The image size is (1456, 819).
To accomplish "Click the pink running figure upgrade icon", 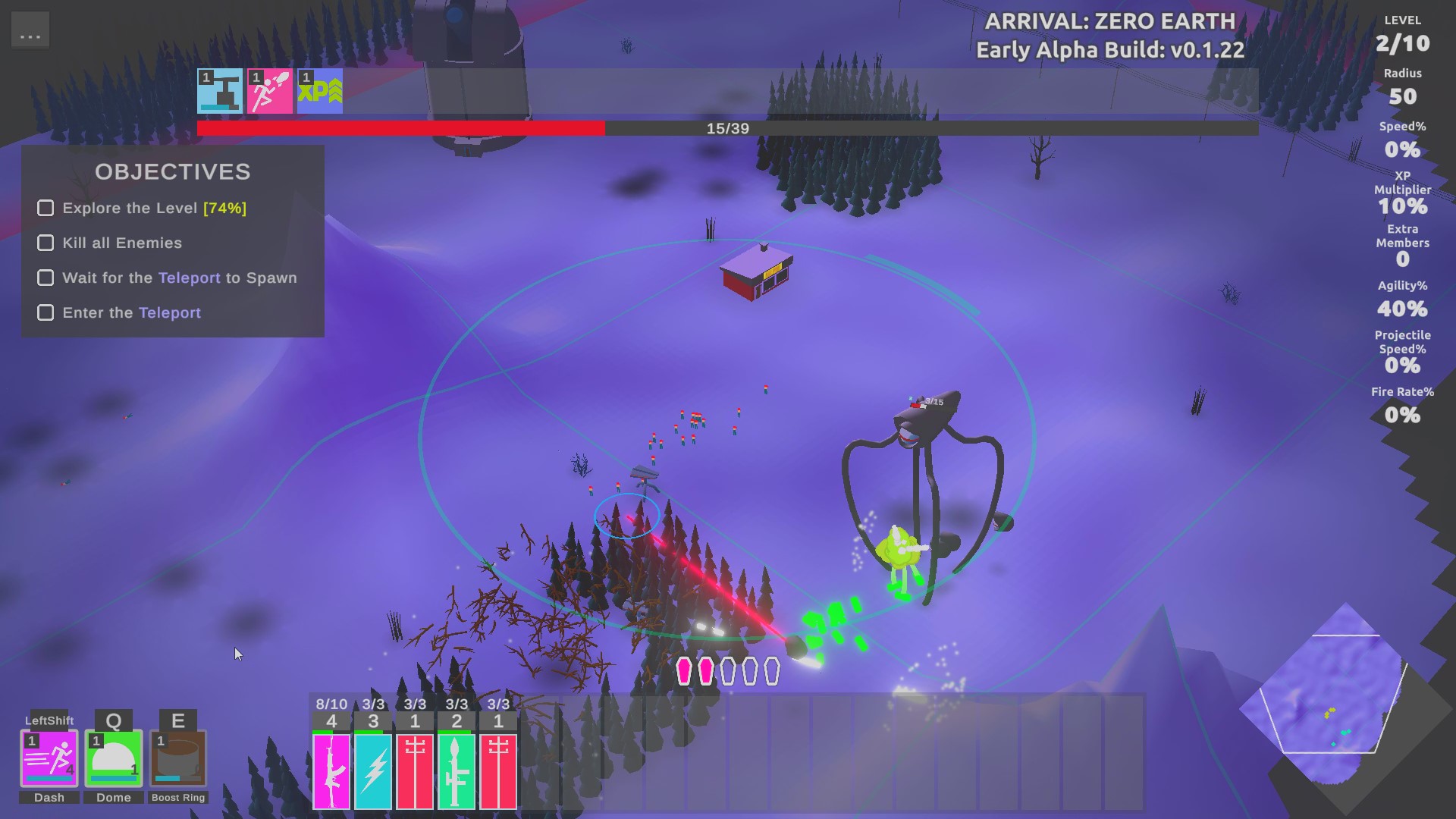I will (x=270, y=91).
